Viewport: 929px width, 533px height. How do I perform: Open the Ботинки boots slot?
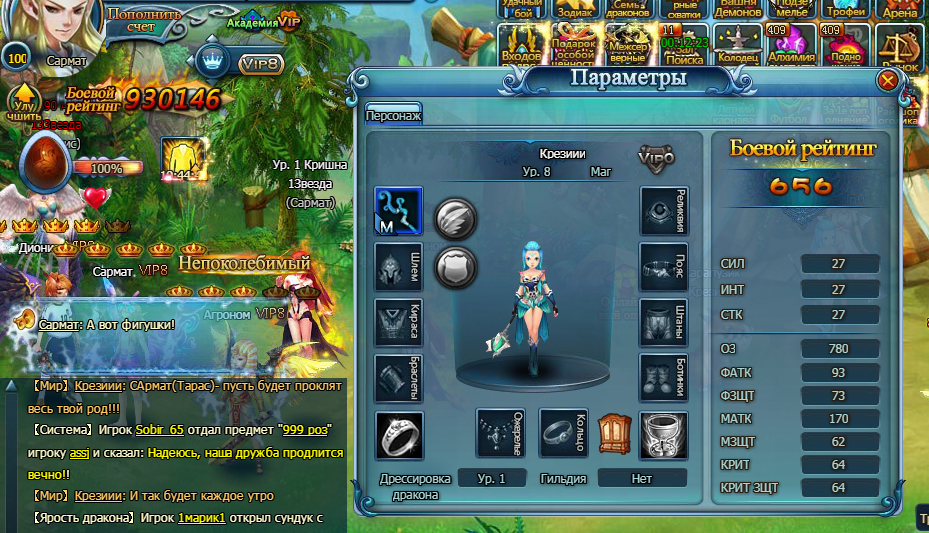pyautogui.click(x=664, y=378)
